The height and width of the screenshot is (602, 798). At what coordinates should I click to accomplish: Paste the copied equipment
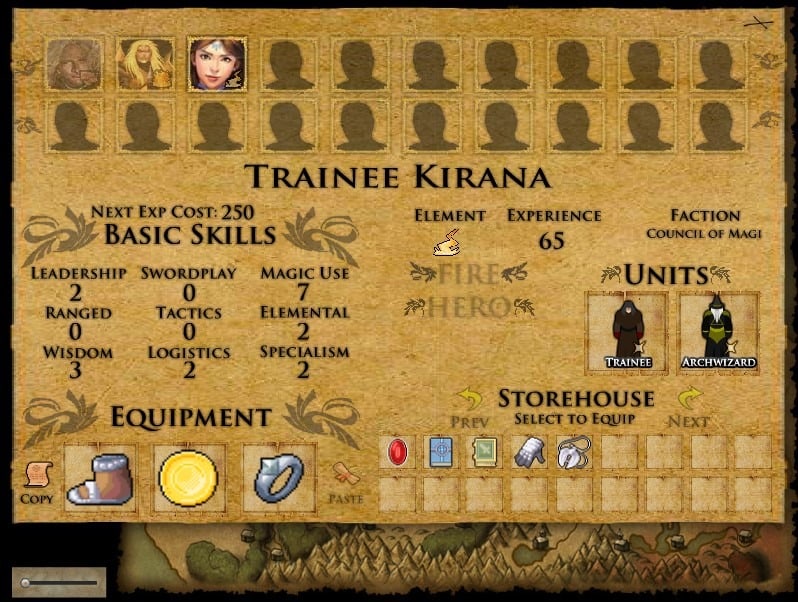[x=345, y=480]
